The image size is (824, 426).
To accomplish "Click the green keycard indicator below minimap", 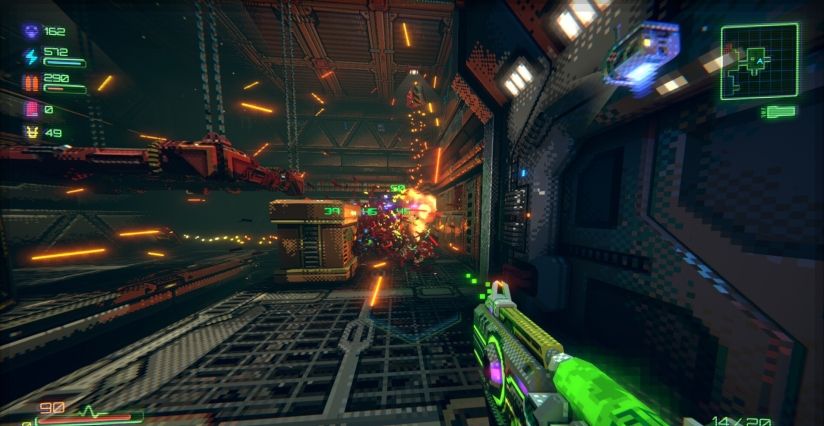I will [779, 112].
